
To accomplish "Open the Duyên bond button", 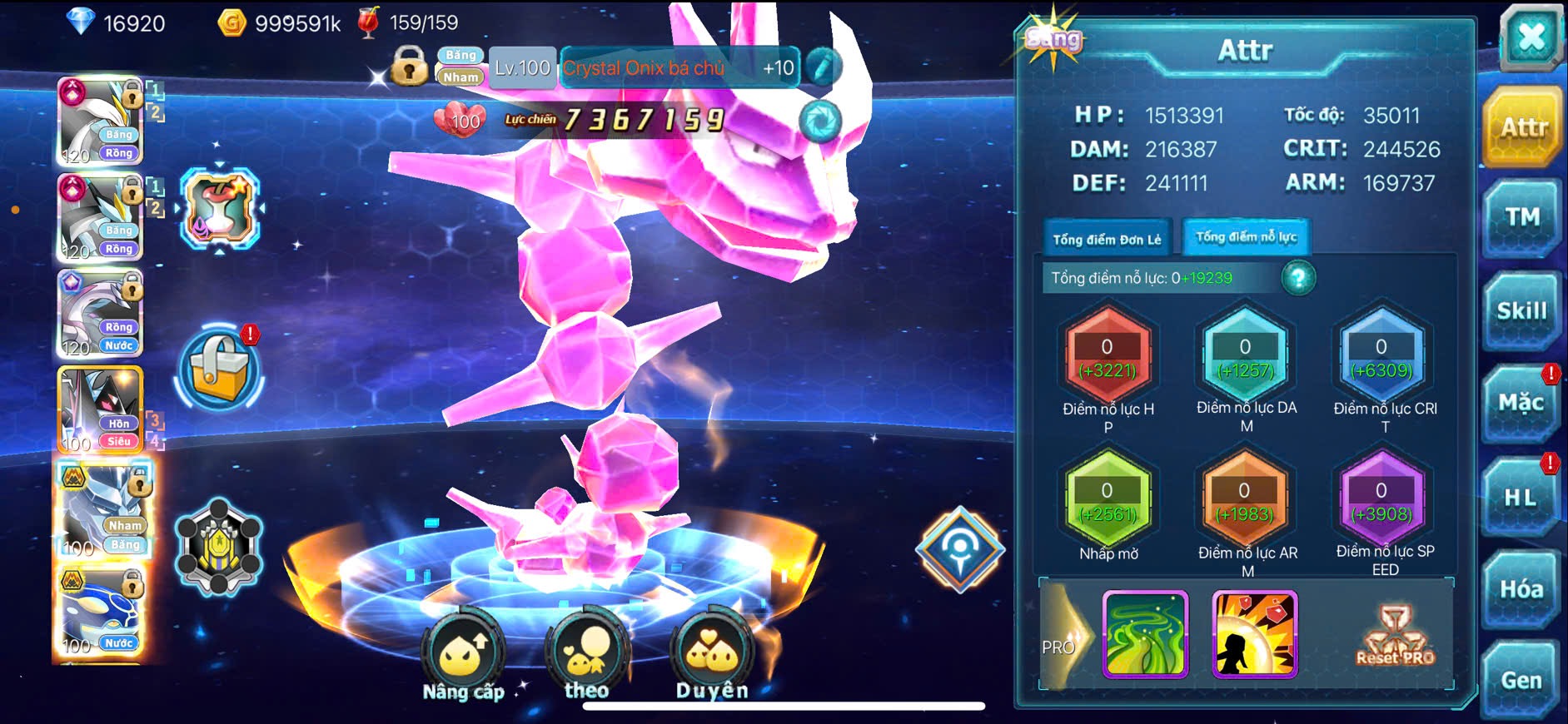I will pyautogui.click(x=712, y=657).
